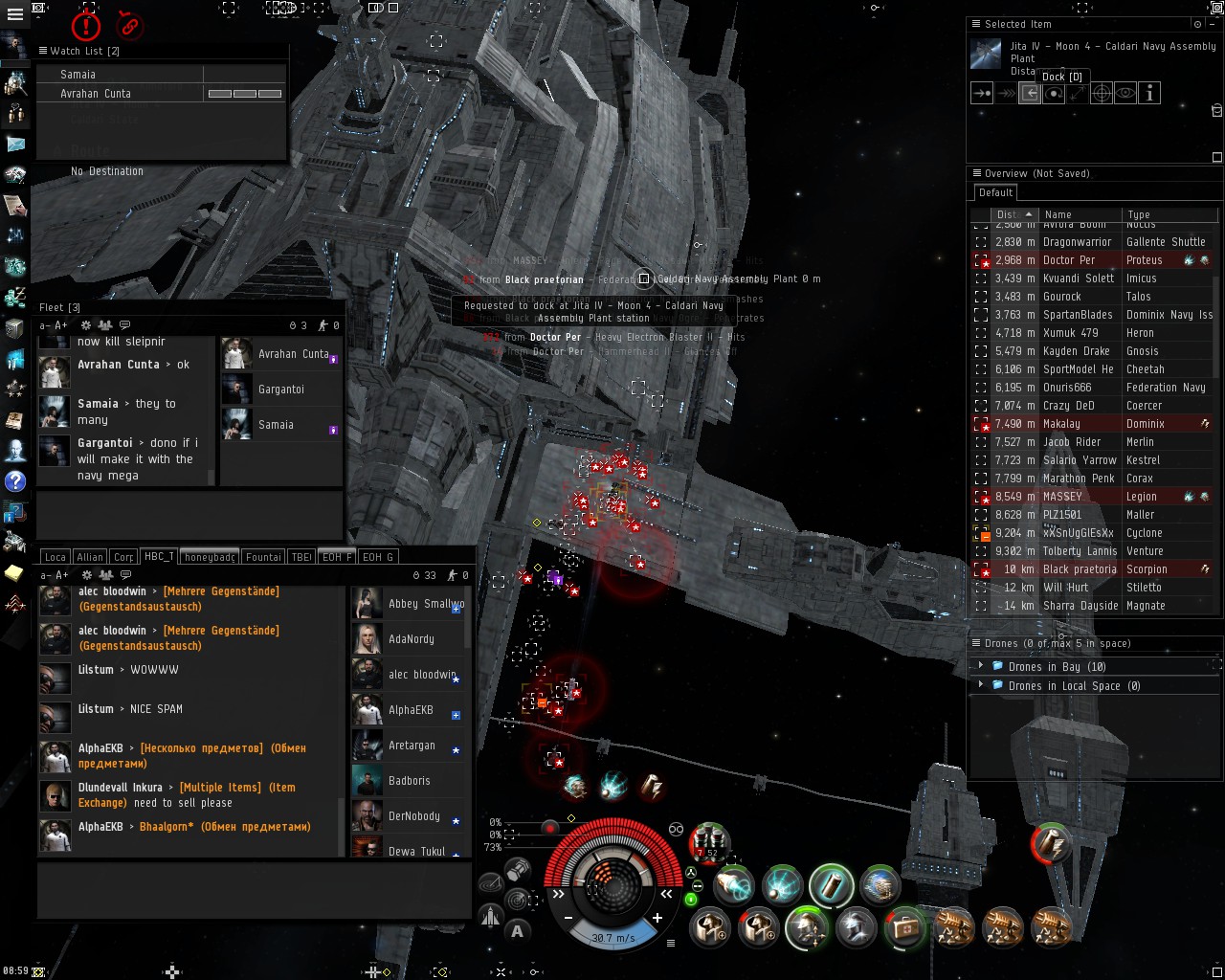Switch to the Default overview tab
This screenshot has width=1225, height=980.
click(995, 192)
